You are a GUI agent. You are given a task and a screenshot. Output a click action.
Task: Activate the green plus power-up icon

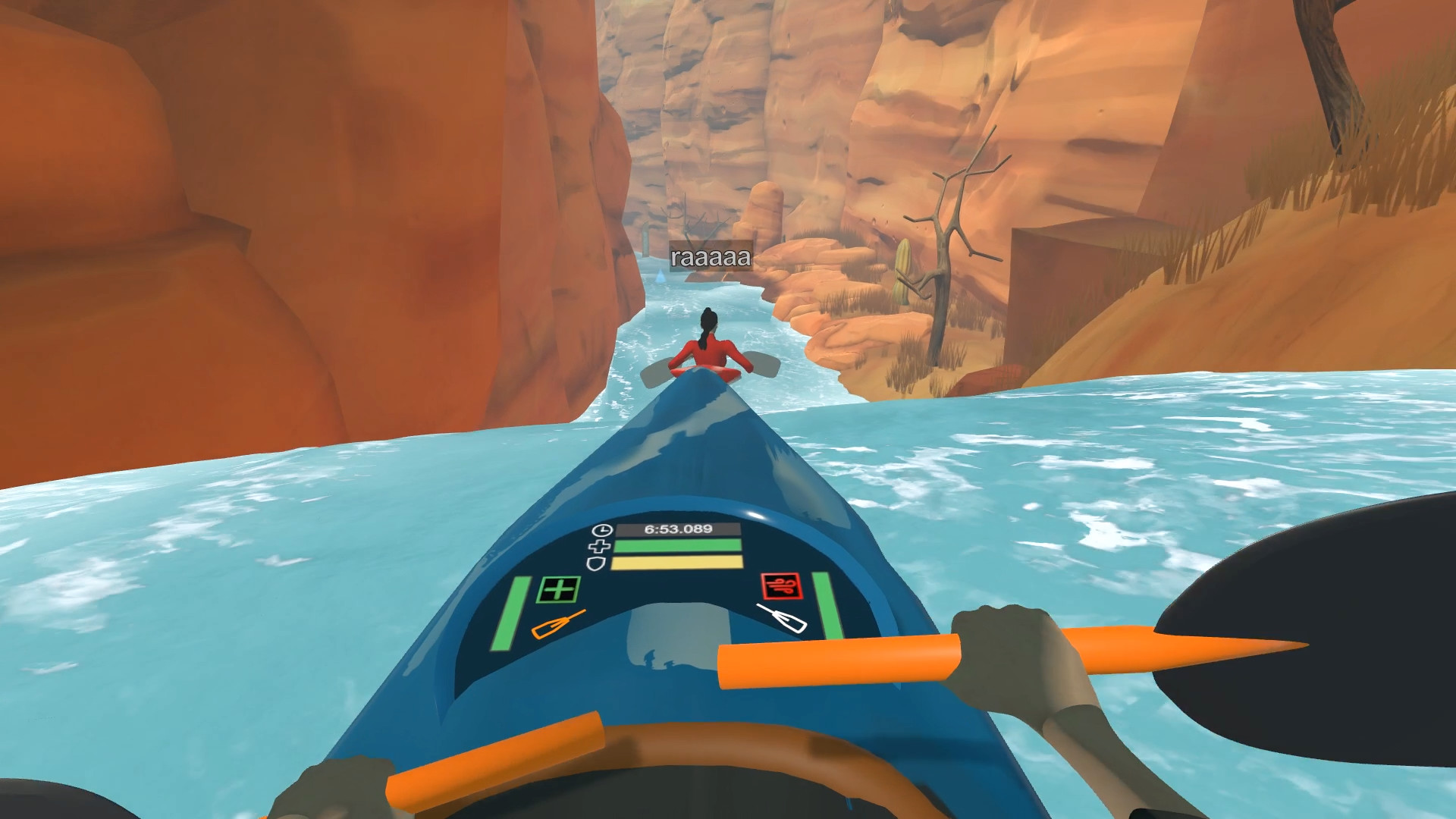(x=557, y=591)
